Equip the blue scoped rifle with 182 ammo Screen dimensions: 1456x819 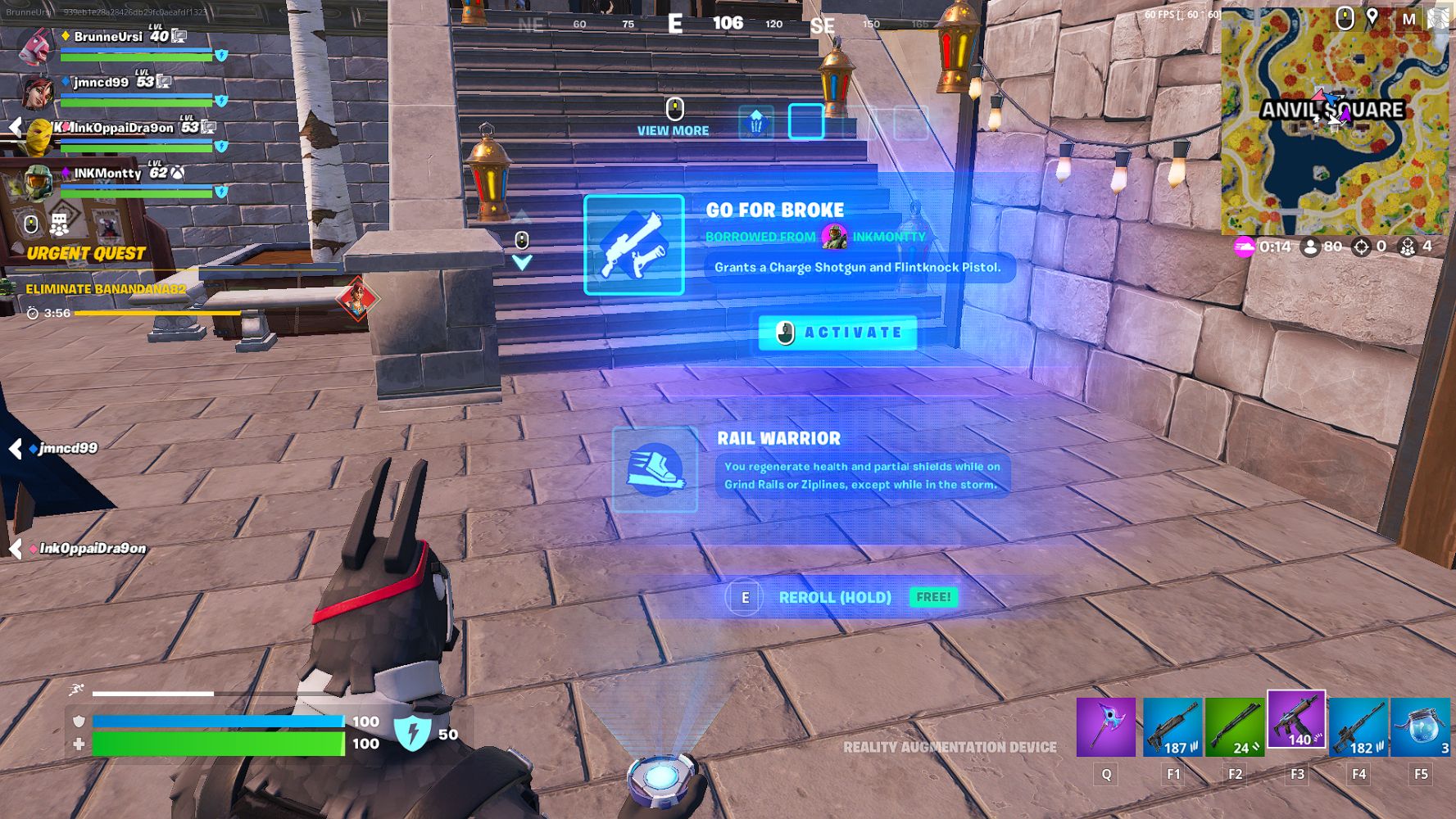click(1358, 726)
